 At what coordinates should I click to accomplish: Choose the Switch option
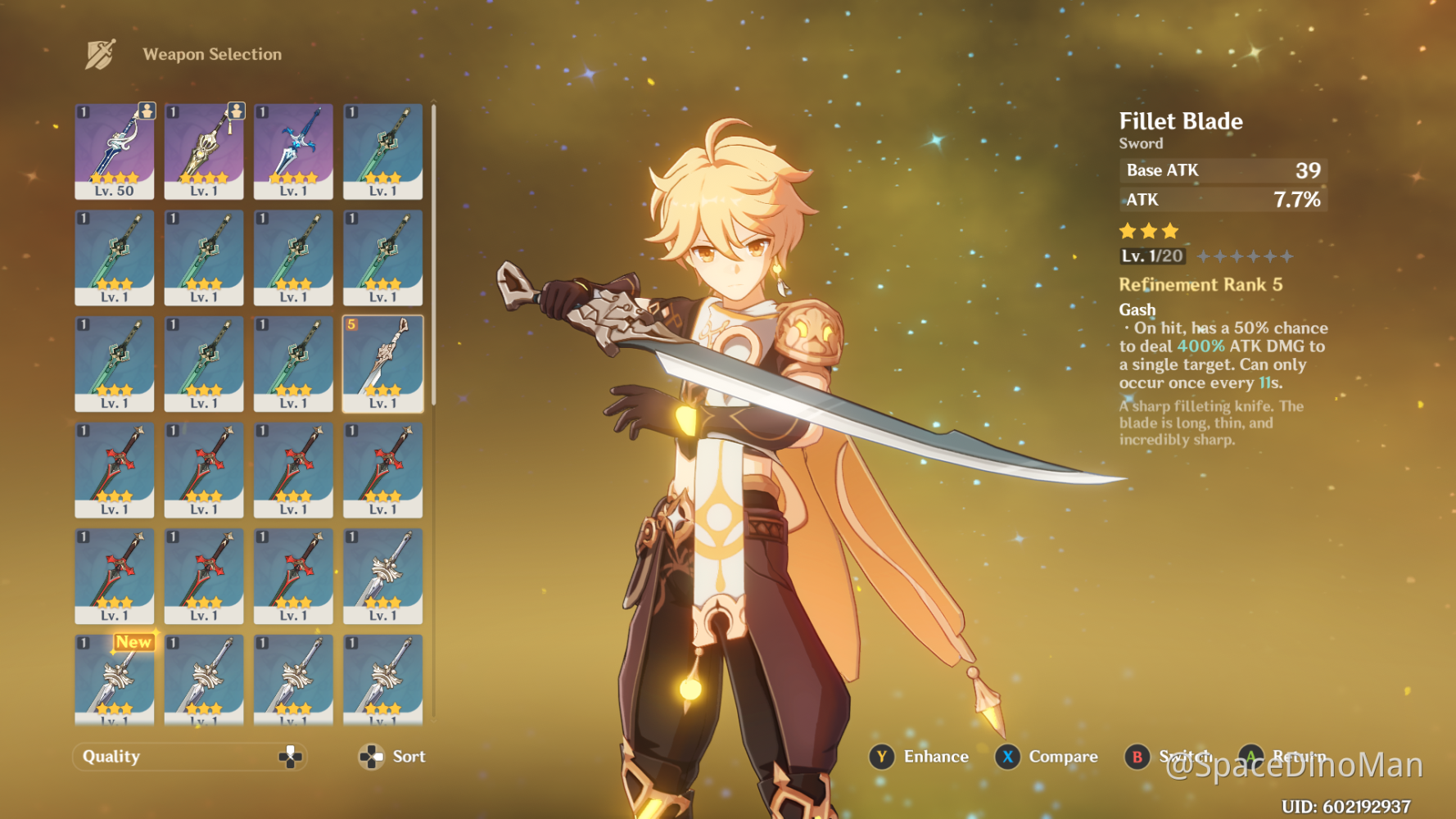(x=1188, y=757)
